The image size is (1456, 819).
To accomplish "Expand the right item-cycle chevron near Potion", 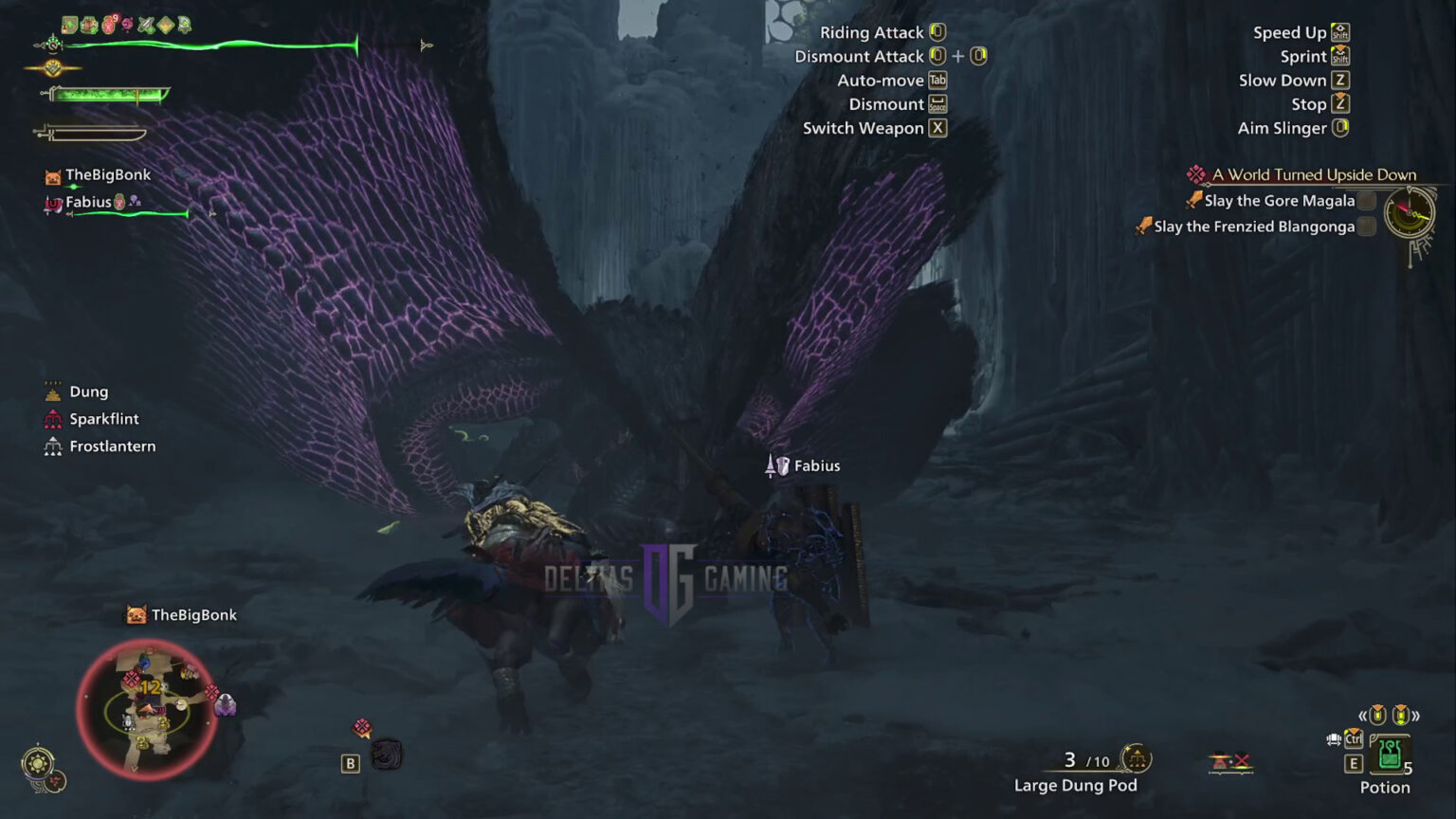I will point(1416,717).
